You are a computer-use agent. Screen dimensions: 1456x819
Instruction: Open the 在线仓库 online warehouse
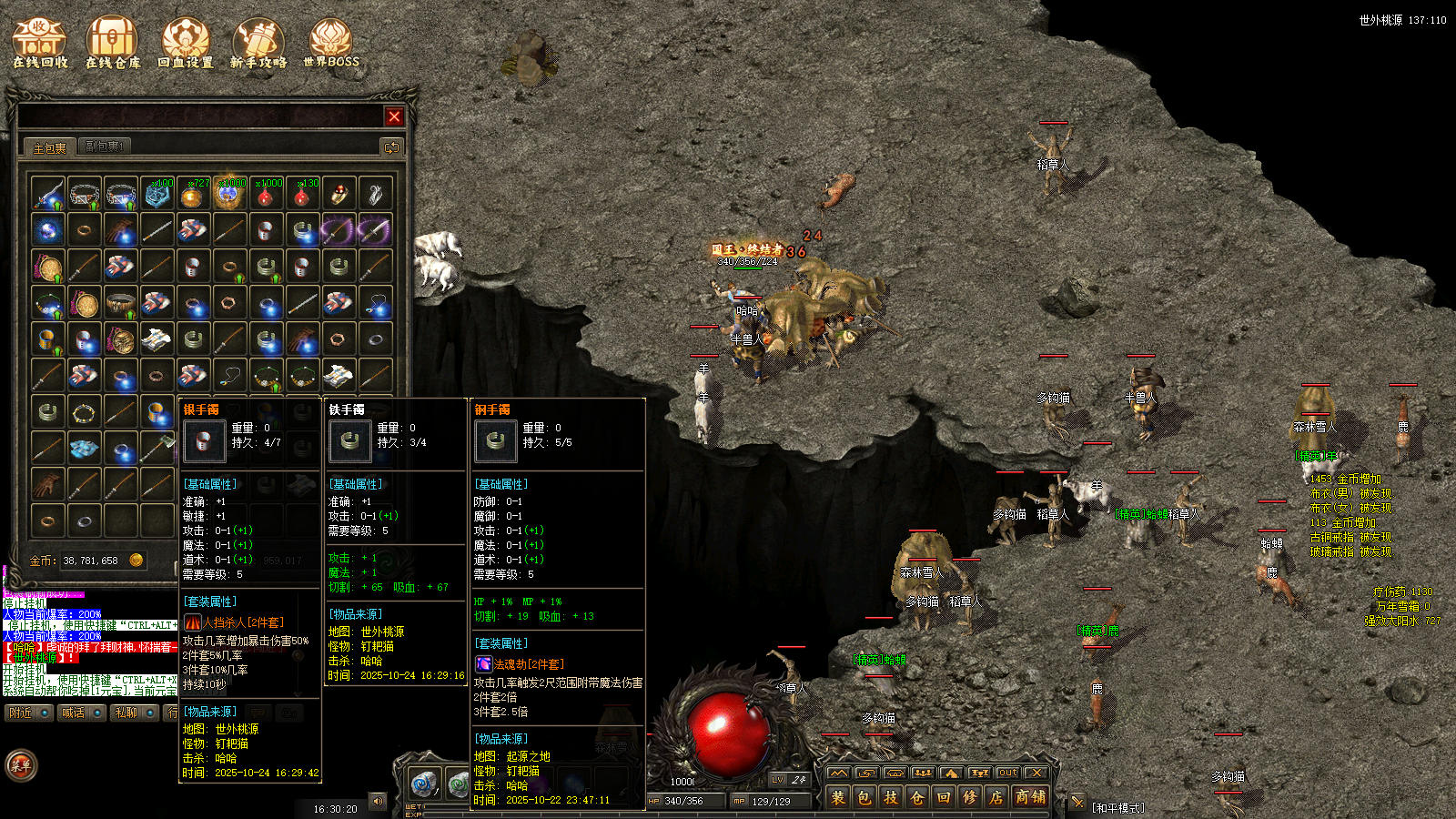click(113, 44)
